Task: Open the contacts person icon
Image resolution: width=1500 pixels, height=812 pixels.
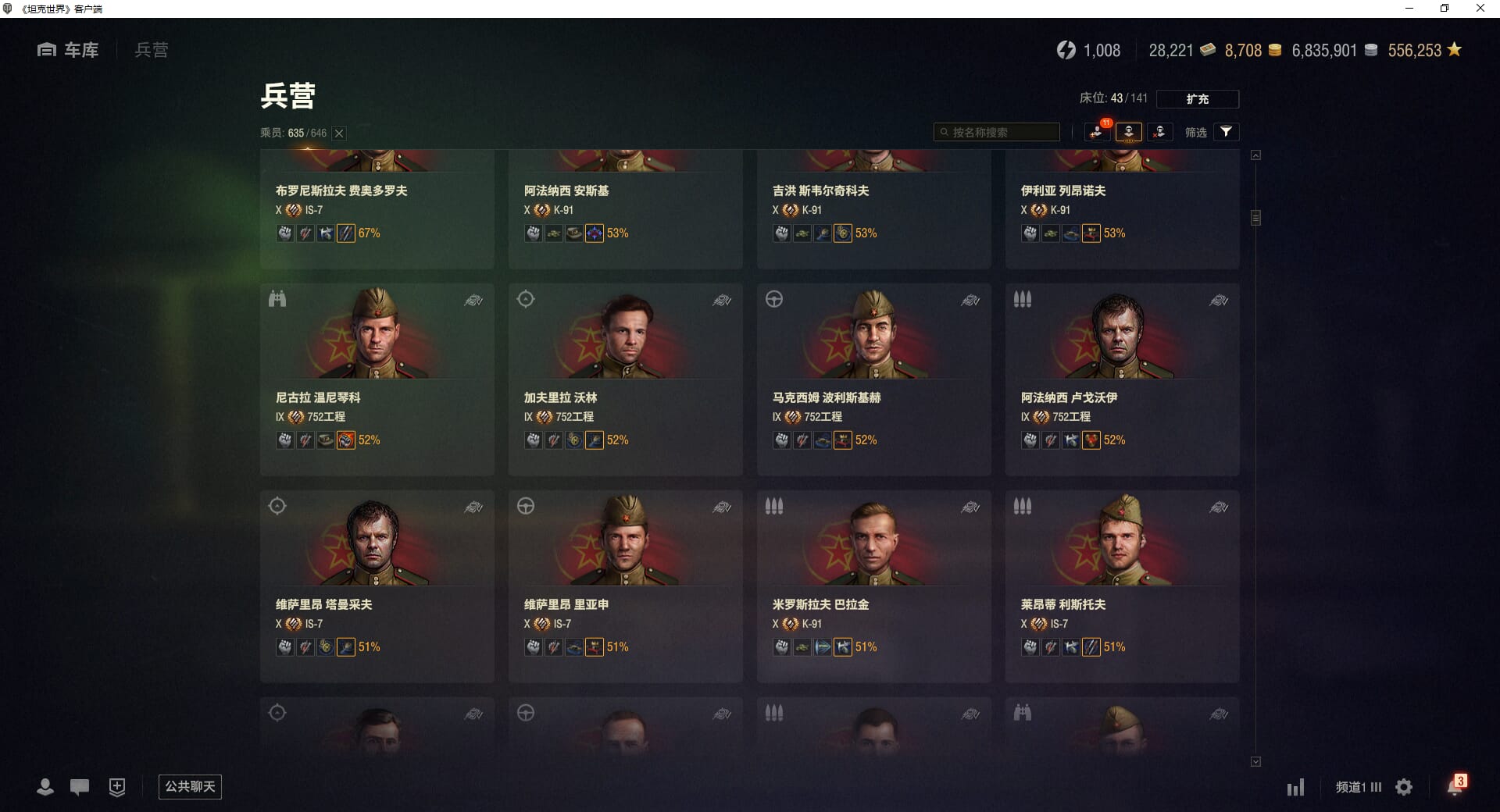Action: click(45, 787)
